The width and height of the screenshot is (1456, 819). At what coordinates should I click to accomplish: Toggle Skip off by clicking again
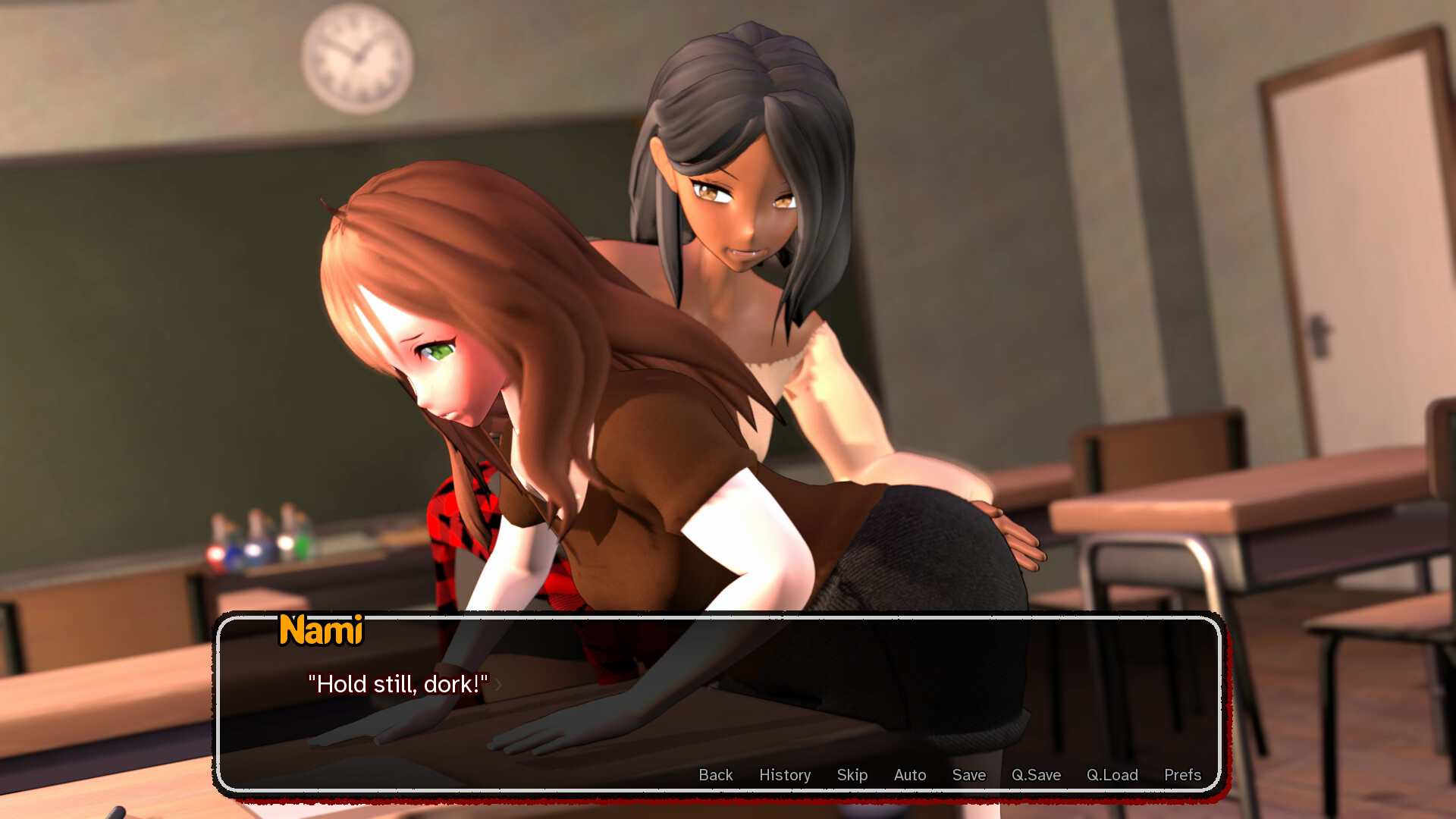point(852,775)
